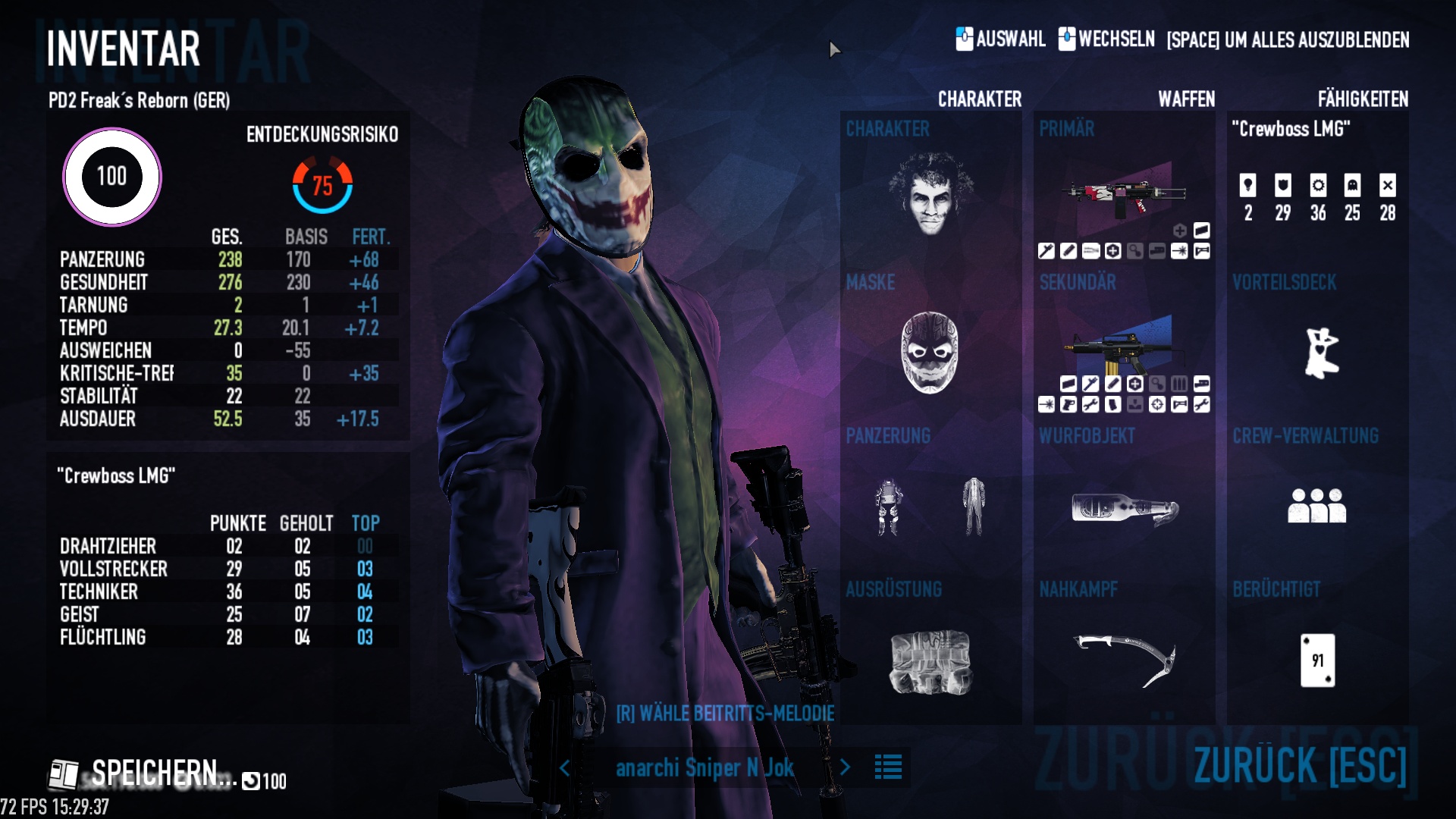Open the infamy card slot
This screenshot has width=1456, height=819.
click(x=1317, y=661)
